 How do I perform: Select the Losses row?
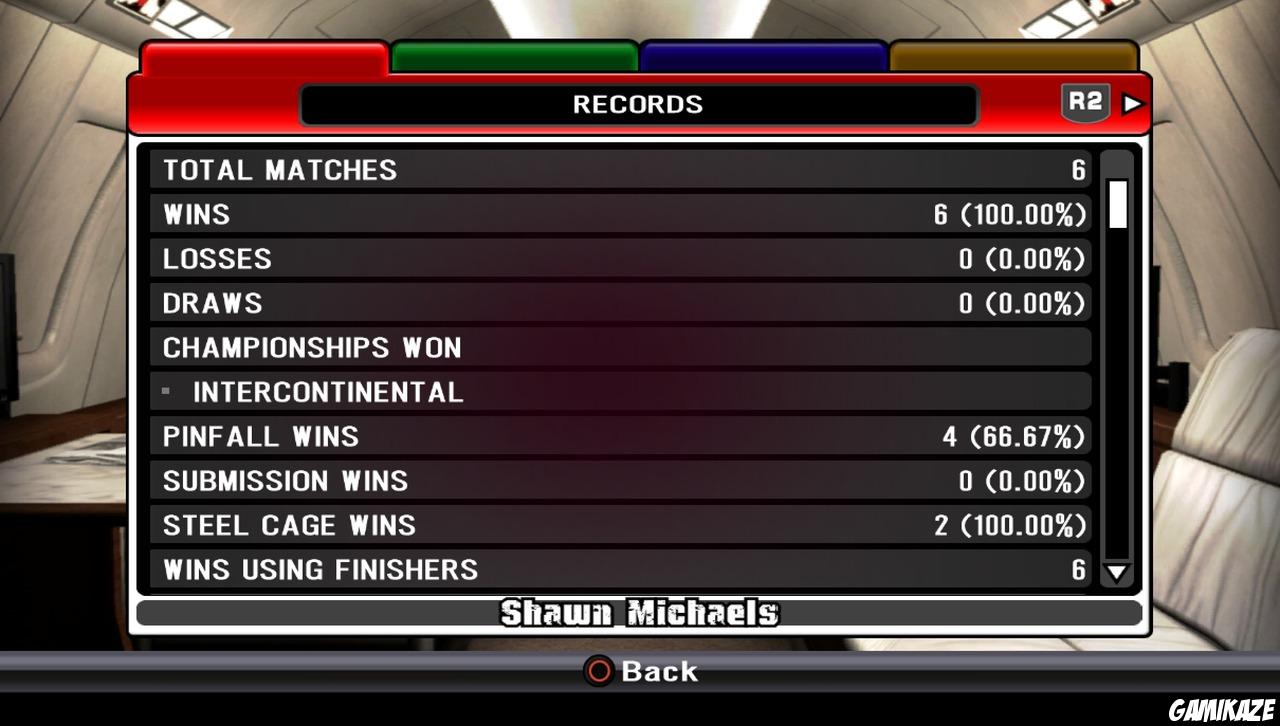[x=620, y=258]
